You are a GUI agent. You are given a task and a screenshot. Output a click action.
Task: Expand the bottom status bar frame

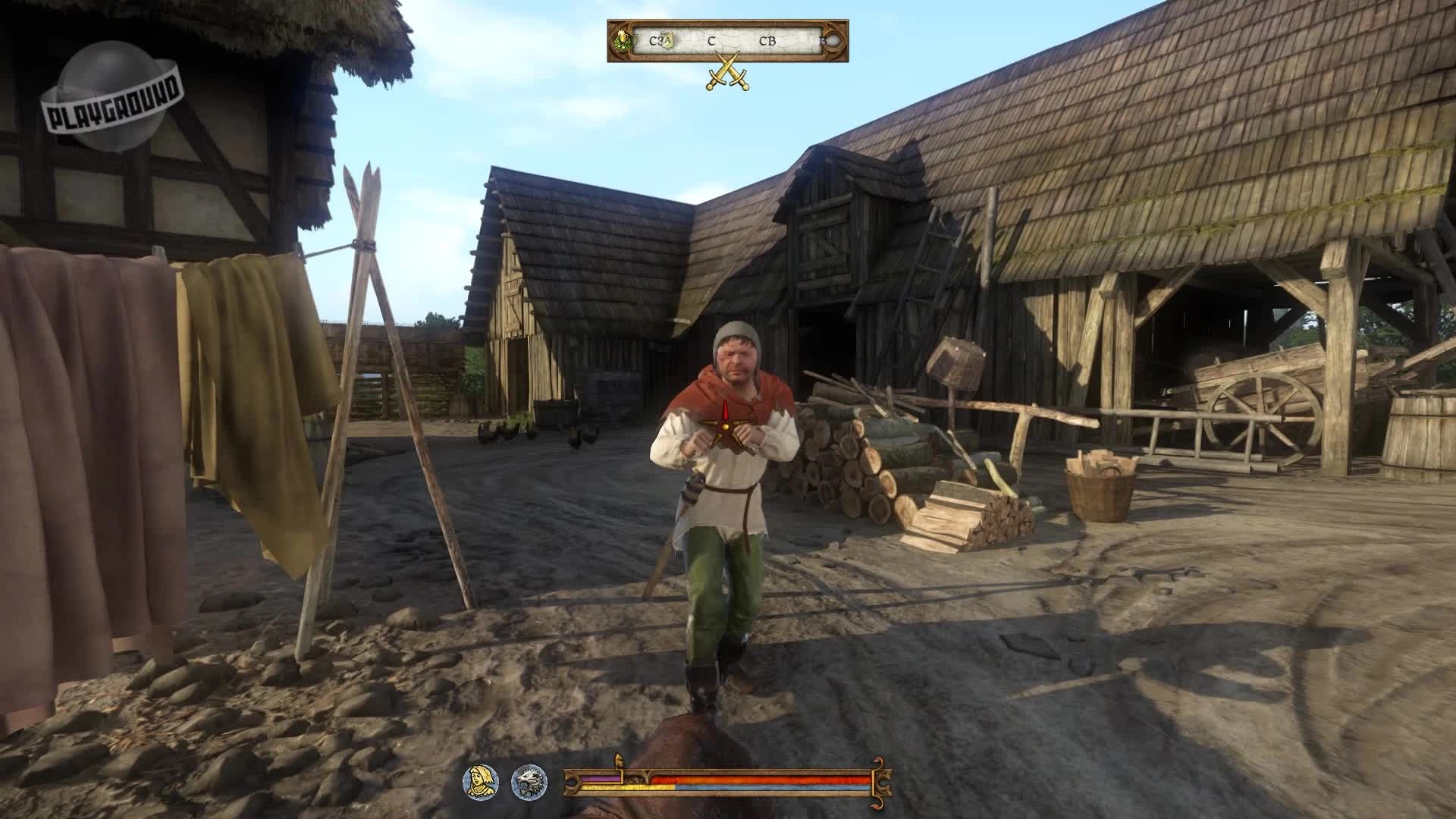pyautogui.click(x=728, y=780)
